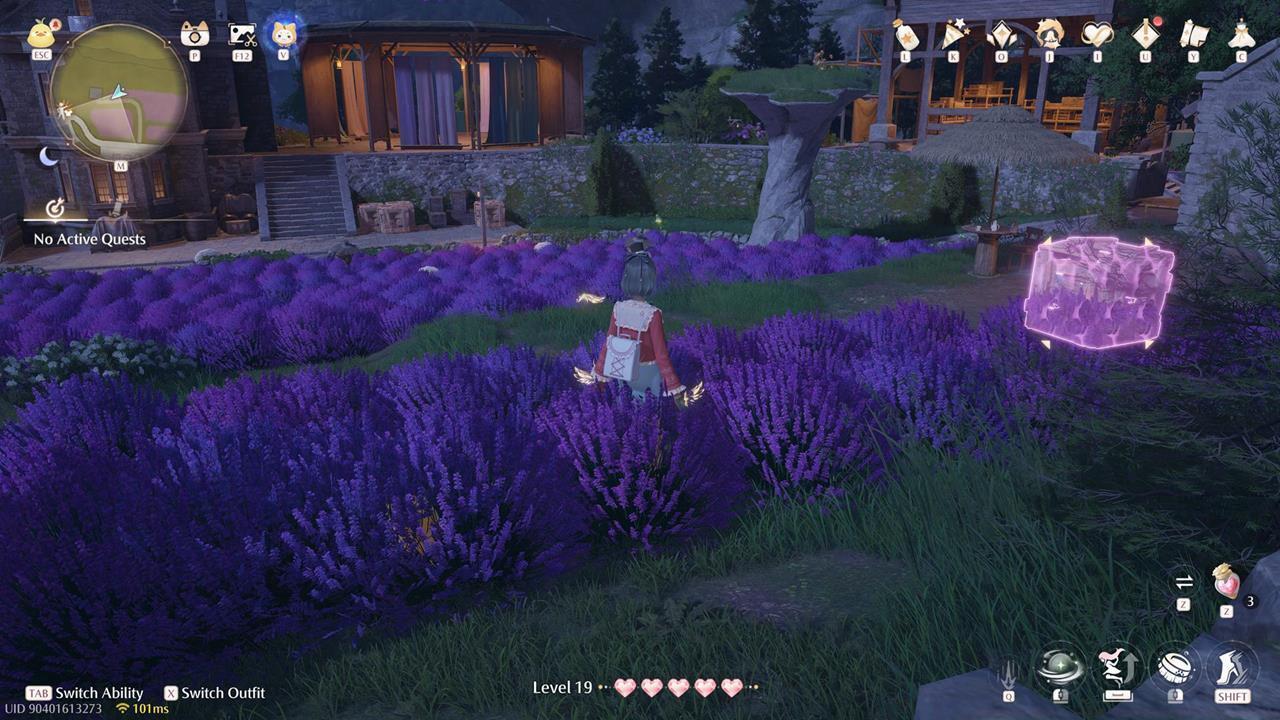The width and height of the screenshot is (1280, 720).
Task: Toggle the item swap arrows above Z
Action: tap(1184, 582)
